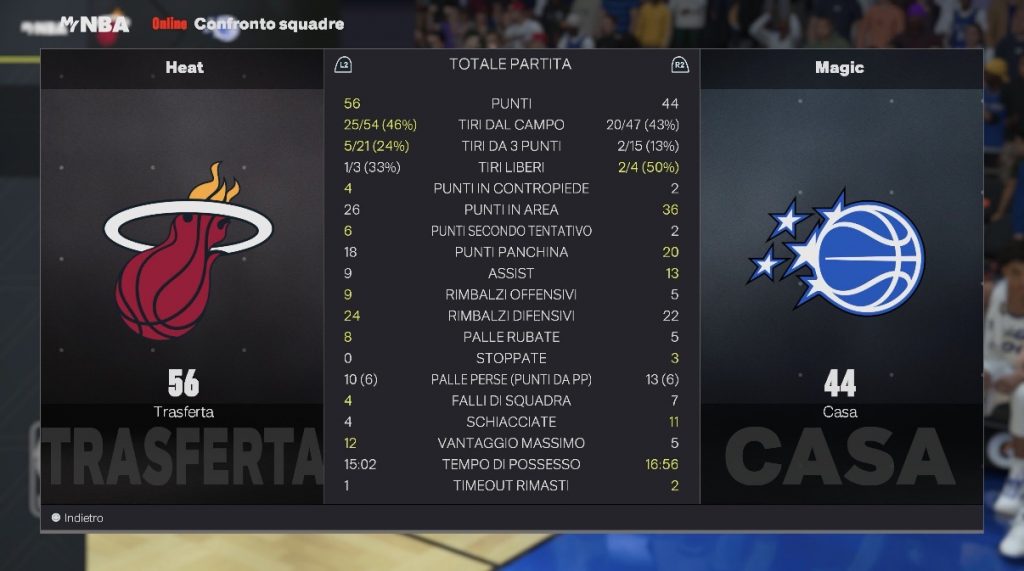Go back with the Indietro button
Image resolution: width=1024 pixels, height=571 pixels.
click(77, 518)
